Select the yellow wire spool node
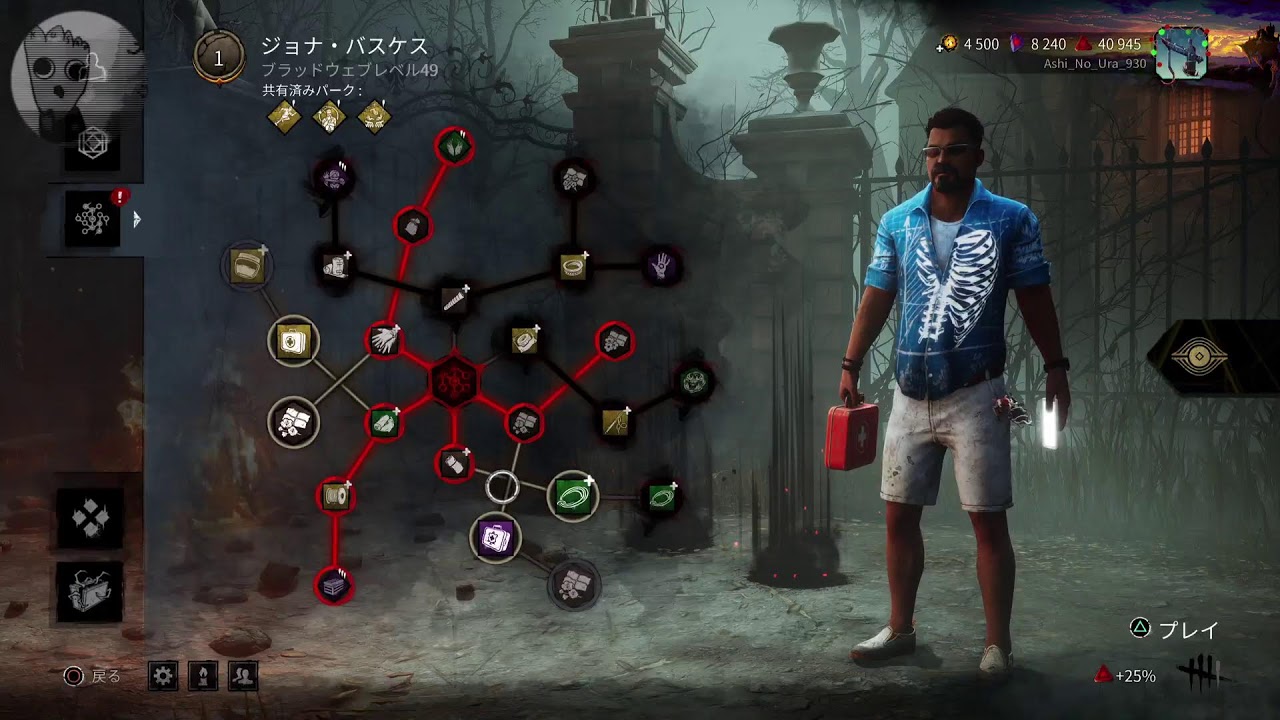Viewport: 1280px width, 720px height. 335,496
